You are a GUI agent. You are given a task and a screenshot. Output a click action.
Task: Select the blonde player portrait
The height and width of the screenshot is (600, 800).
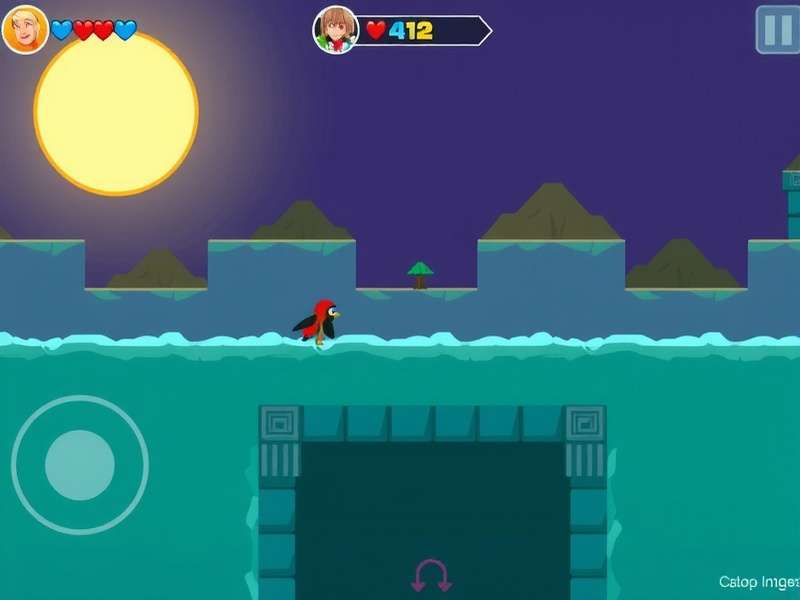pos(25,29)
